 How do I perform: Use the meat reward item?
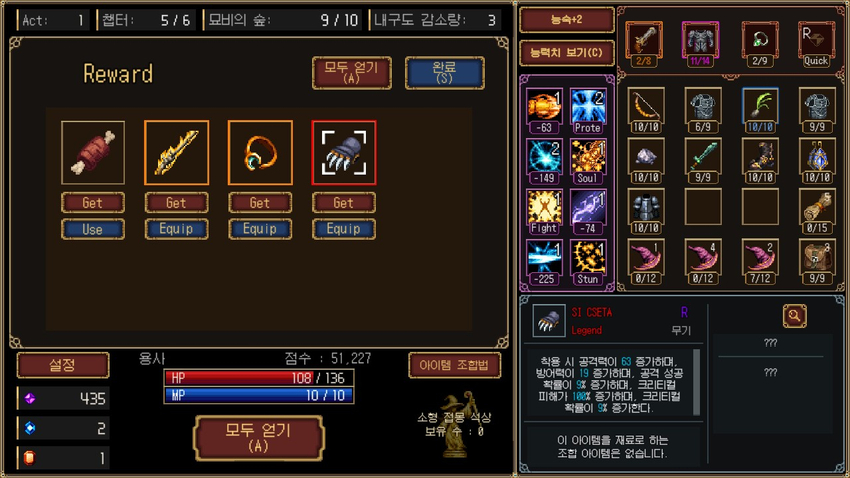coord(93,228)
